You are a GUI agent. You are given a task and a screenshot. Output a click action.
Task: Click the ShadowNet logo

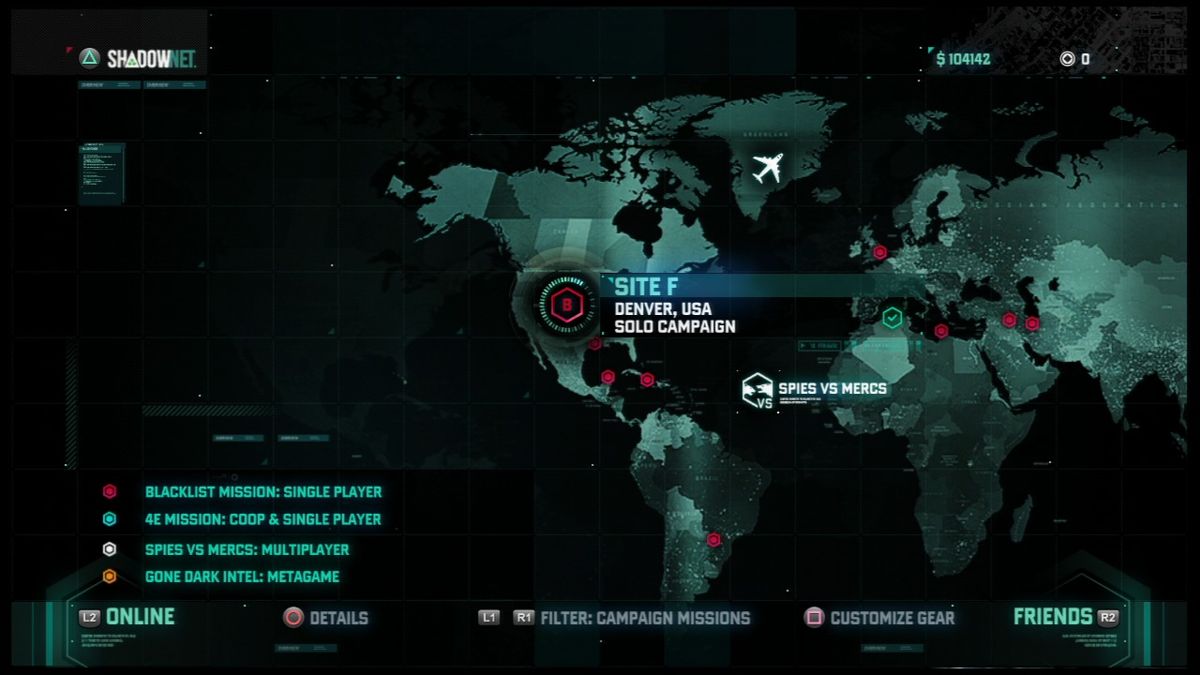coord(140,59)
